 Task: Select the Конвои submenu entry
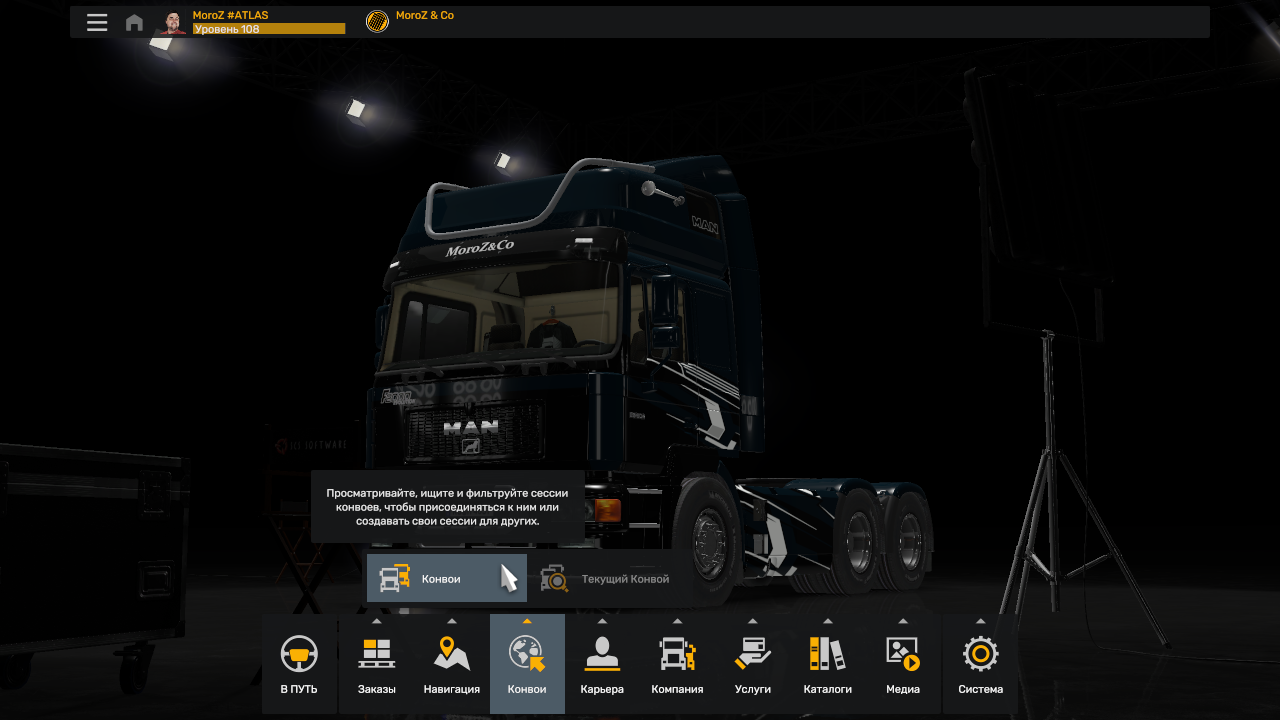pos(446,579)
